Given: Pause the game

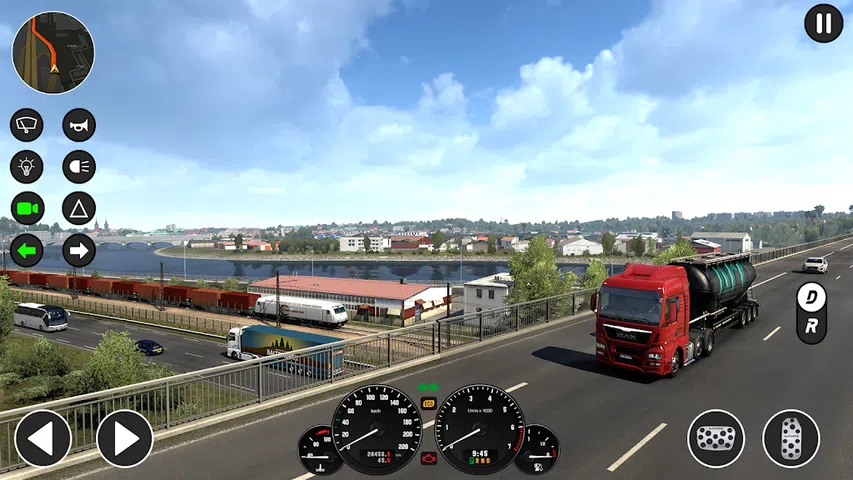Looking at the screenshot, I should point(824,23).
